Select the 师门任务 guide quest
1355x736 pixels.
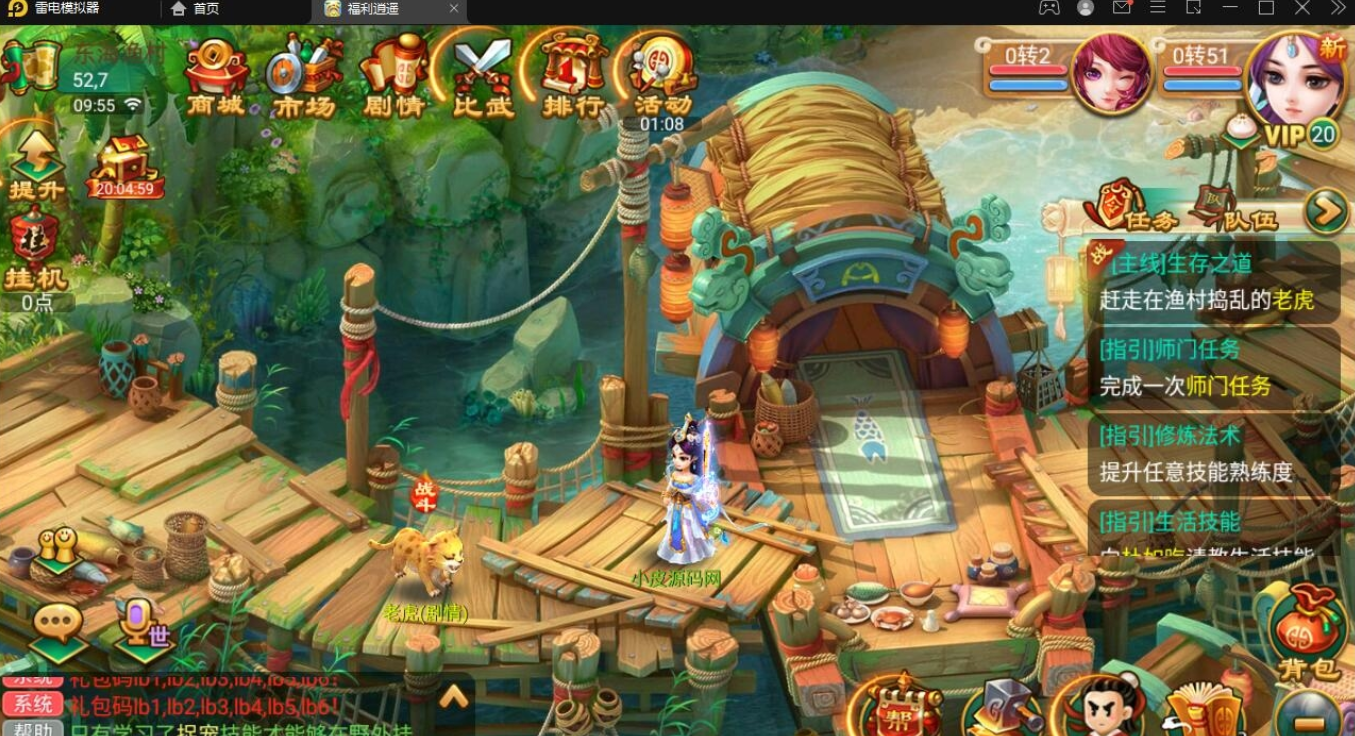pyautogui.click(x=1212, y=367)
